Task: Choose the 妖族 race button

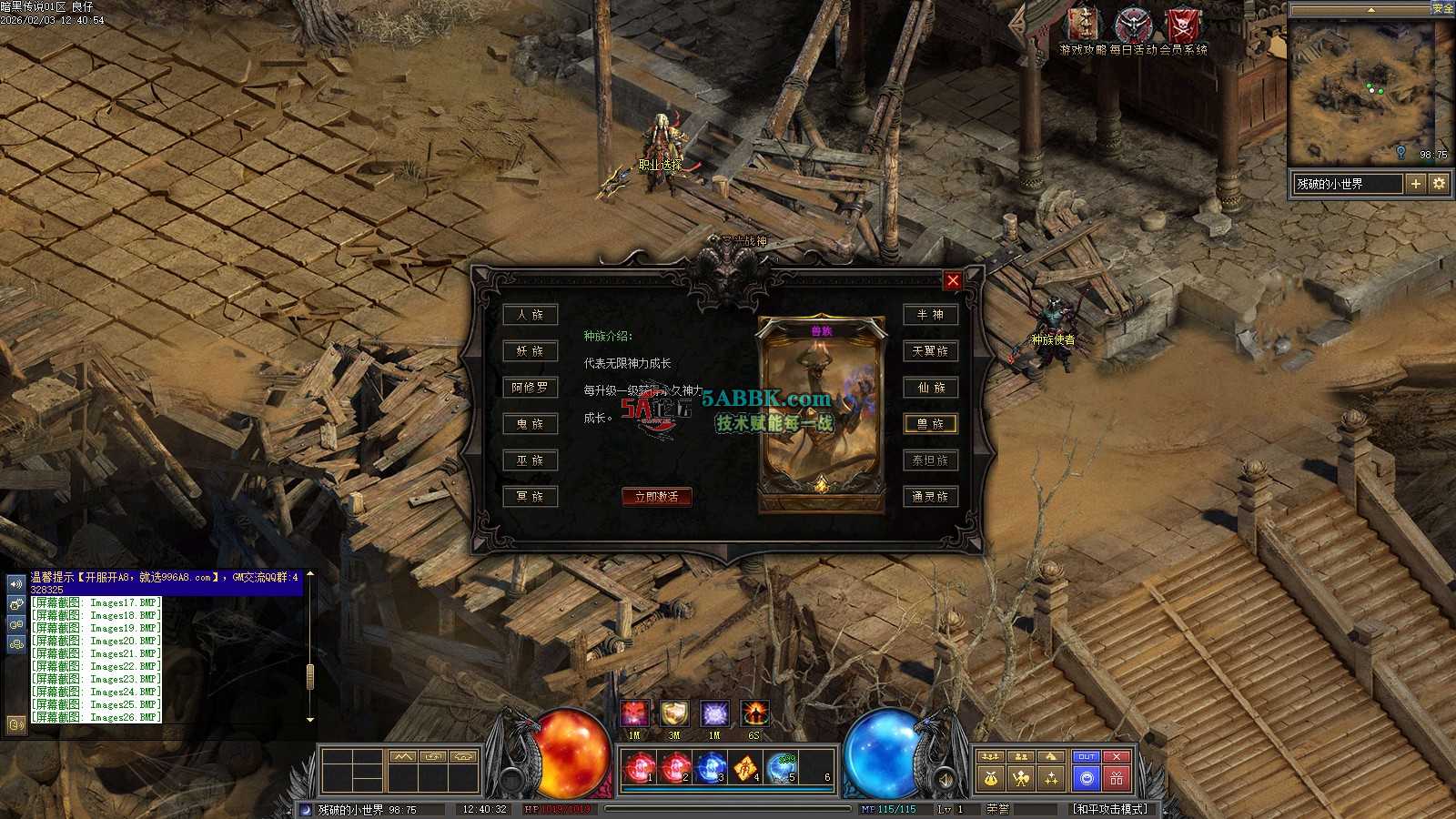Action: pyautogui.click(x=531, y=351)
